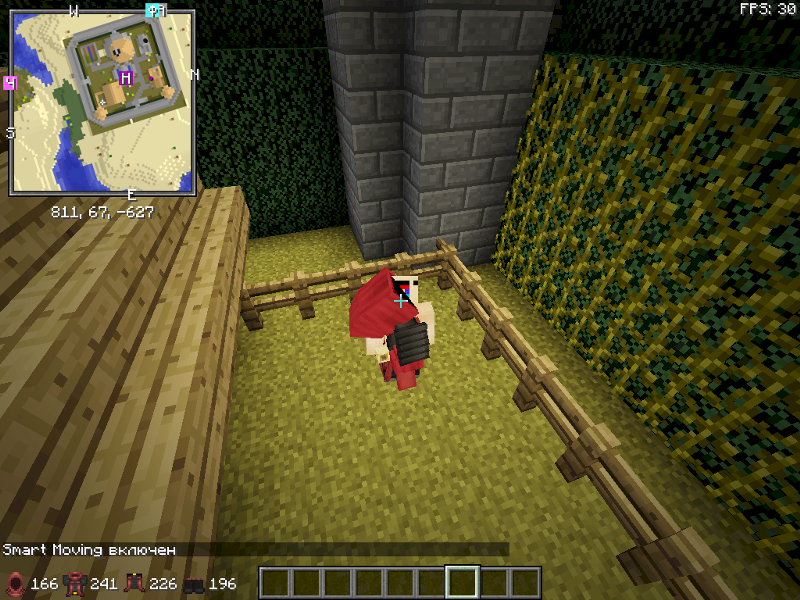Viewport: 800px width, 600px height.
Task: Click the minimap in the corner
Action: pos(102,101)
